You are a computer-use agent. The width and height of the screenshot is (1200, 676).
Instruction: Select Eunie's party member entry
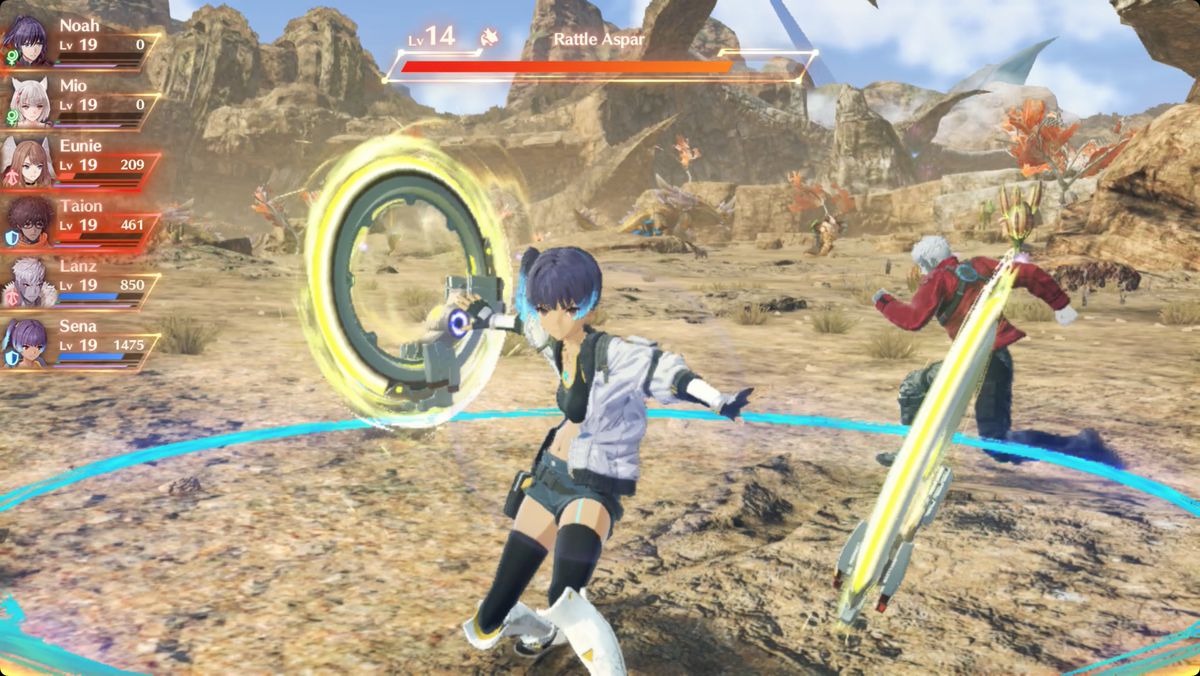[x=80, y=160]
